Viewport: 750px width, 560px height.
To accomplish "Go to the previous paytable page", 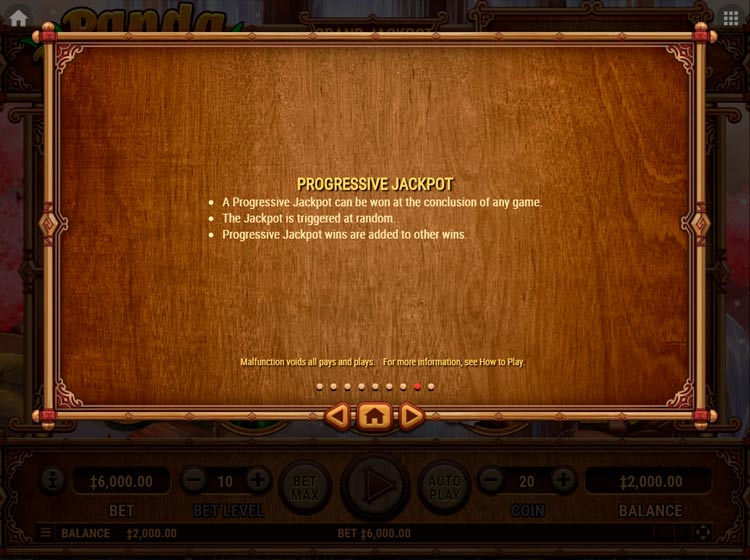I will pos(338,416).
